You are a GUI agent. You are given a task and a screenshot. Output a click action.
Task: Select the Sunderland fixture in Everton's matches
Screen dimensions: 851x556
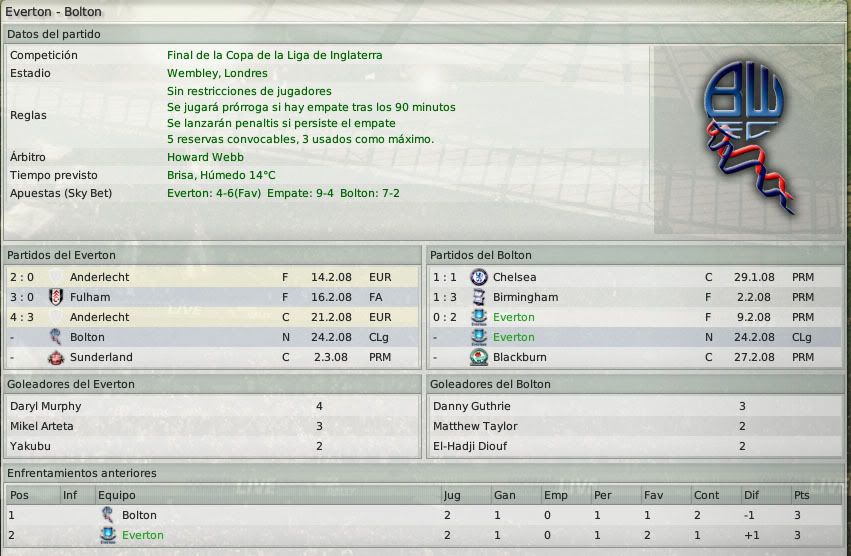tap(102, 357)
